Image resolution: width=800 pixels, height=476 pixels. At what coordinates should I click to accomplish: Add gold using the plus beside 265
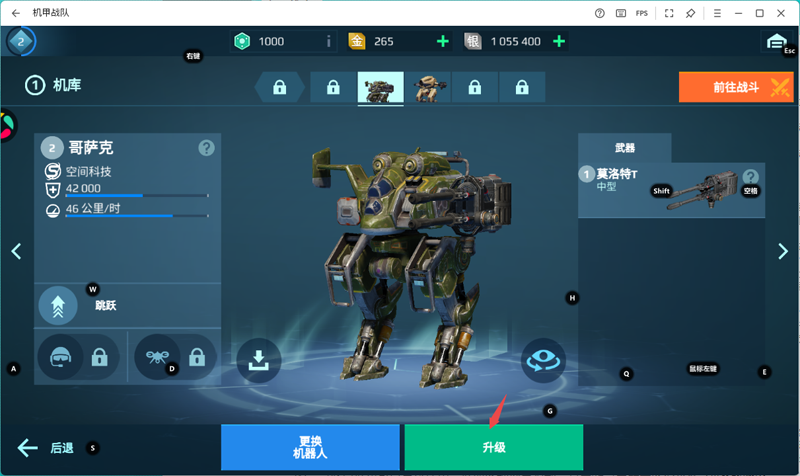[442, 41]
